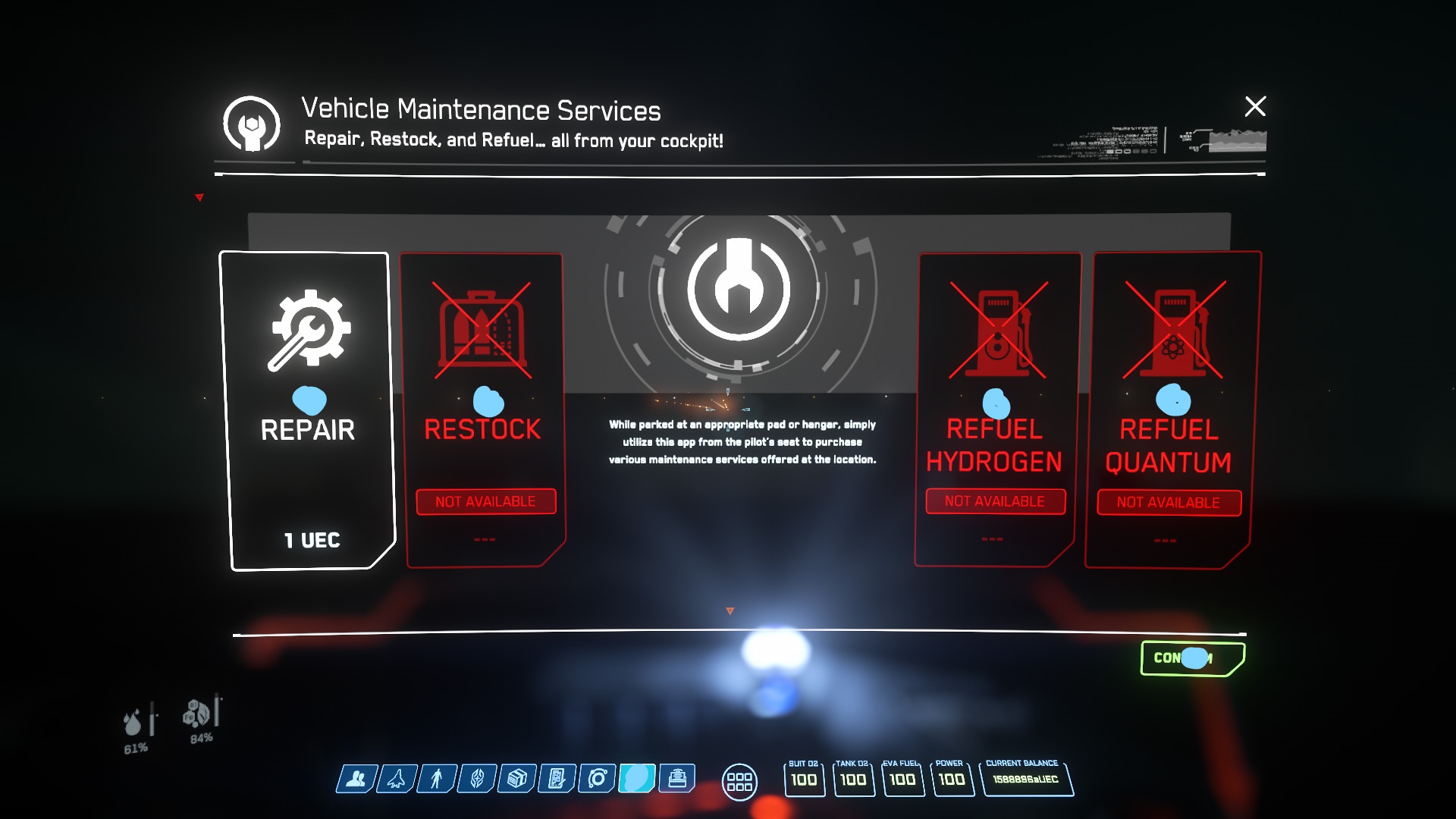Open the round app grid home button

(x=739, y=782)
